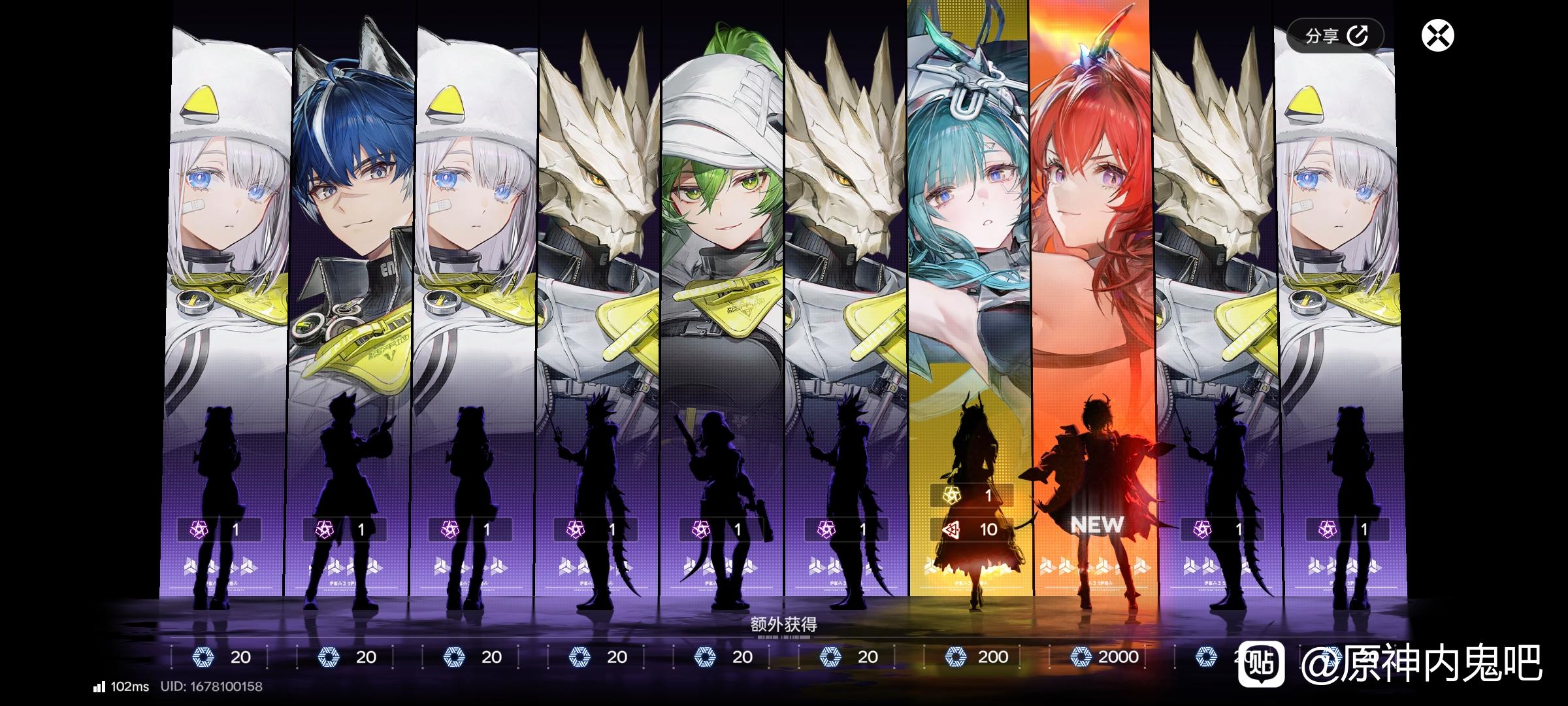Pick the blue-haired wolf-eared character card
Screen dimensions: 1568x706
tap(353, 294)
